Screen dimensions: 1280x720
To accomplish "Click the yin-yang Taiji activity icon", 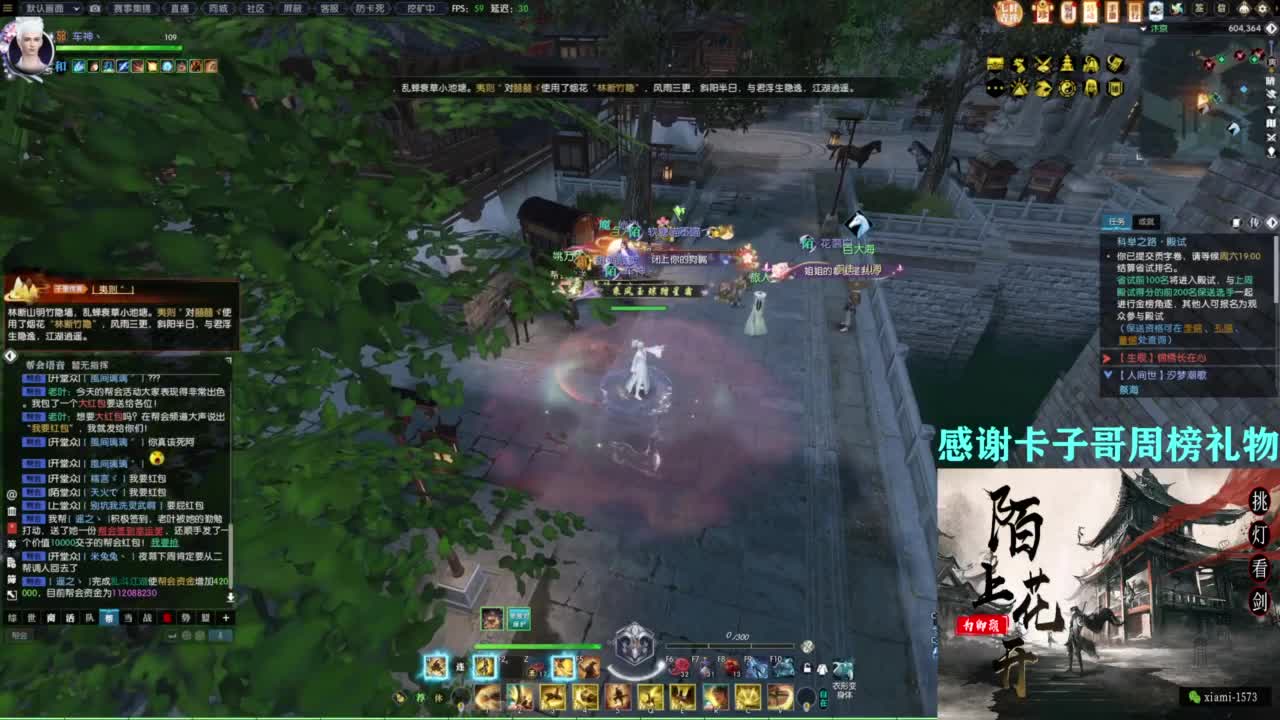I will (1068, 88).
